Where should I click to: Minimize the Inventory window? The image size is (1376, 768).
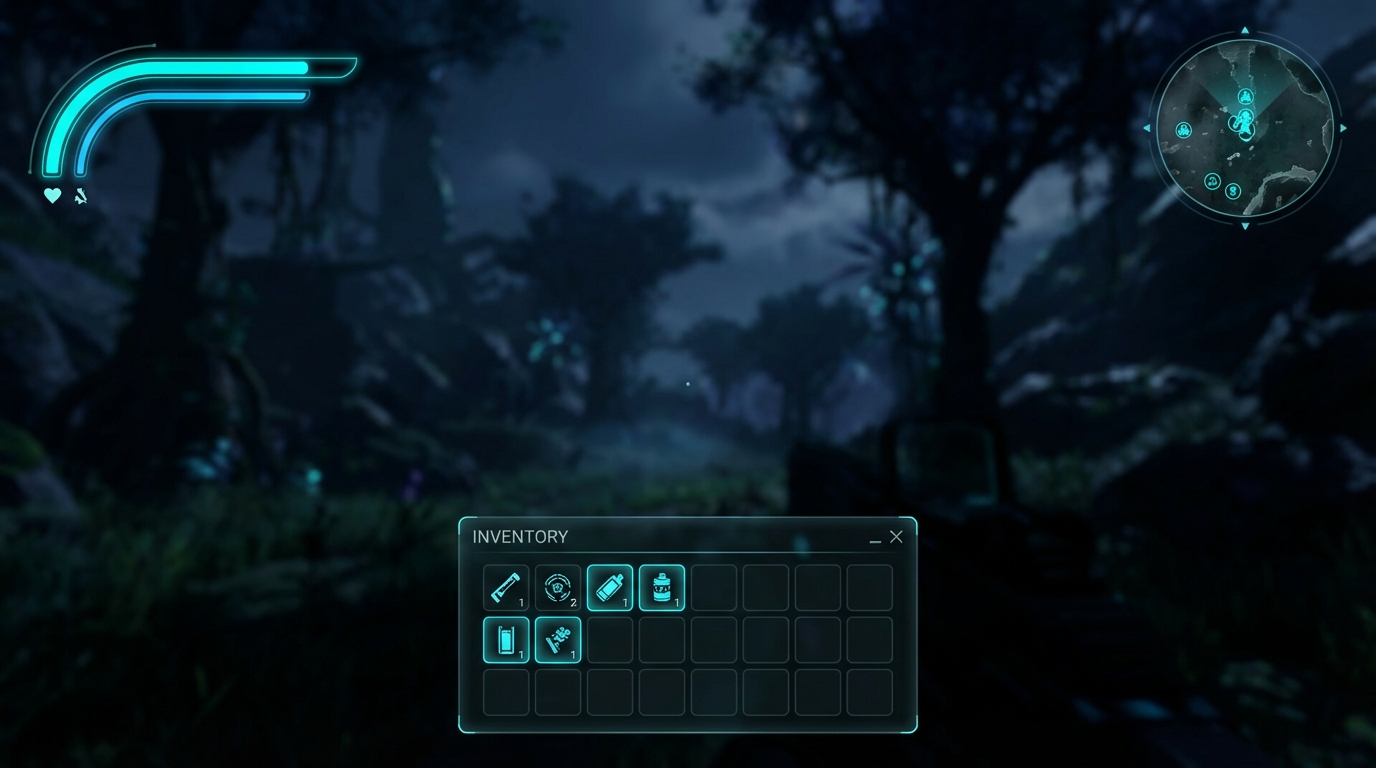coord(875,540)
